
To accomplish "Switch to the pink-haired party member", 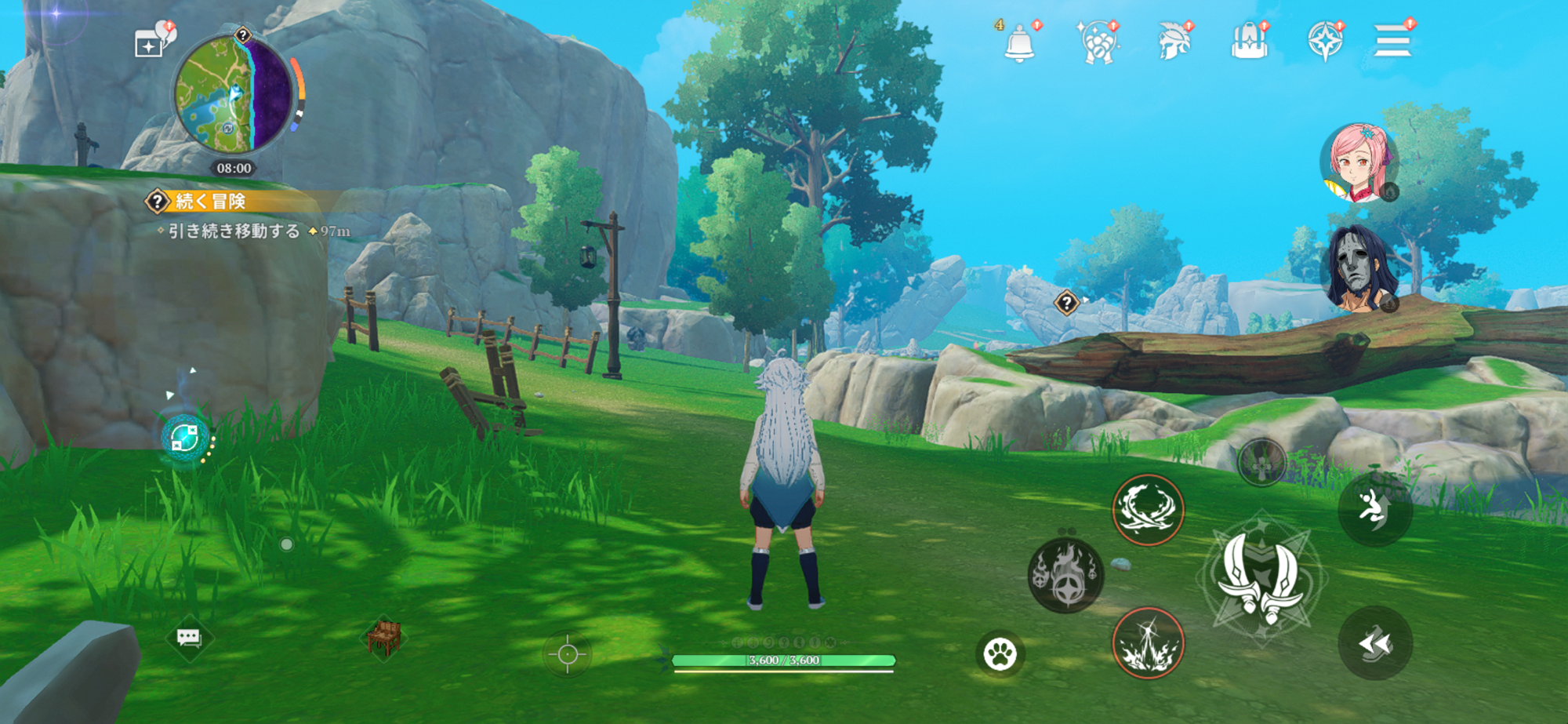I will point(1359,163).
